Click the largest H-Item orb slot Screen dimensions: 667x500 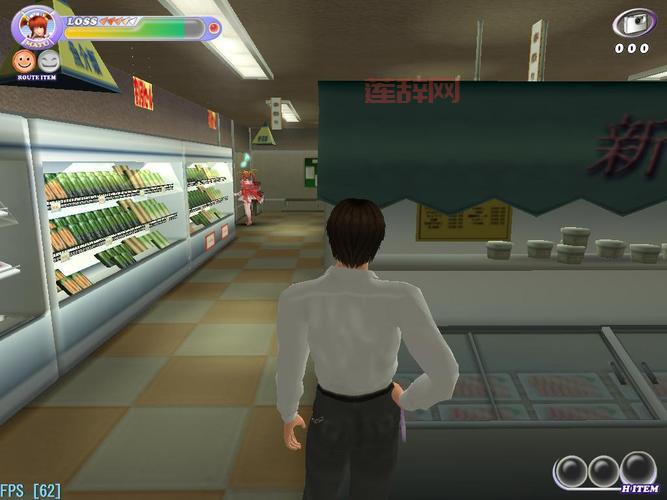point(637,468)
